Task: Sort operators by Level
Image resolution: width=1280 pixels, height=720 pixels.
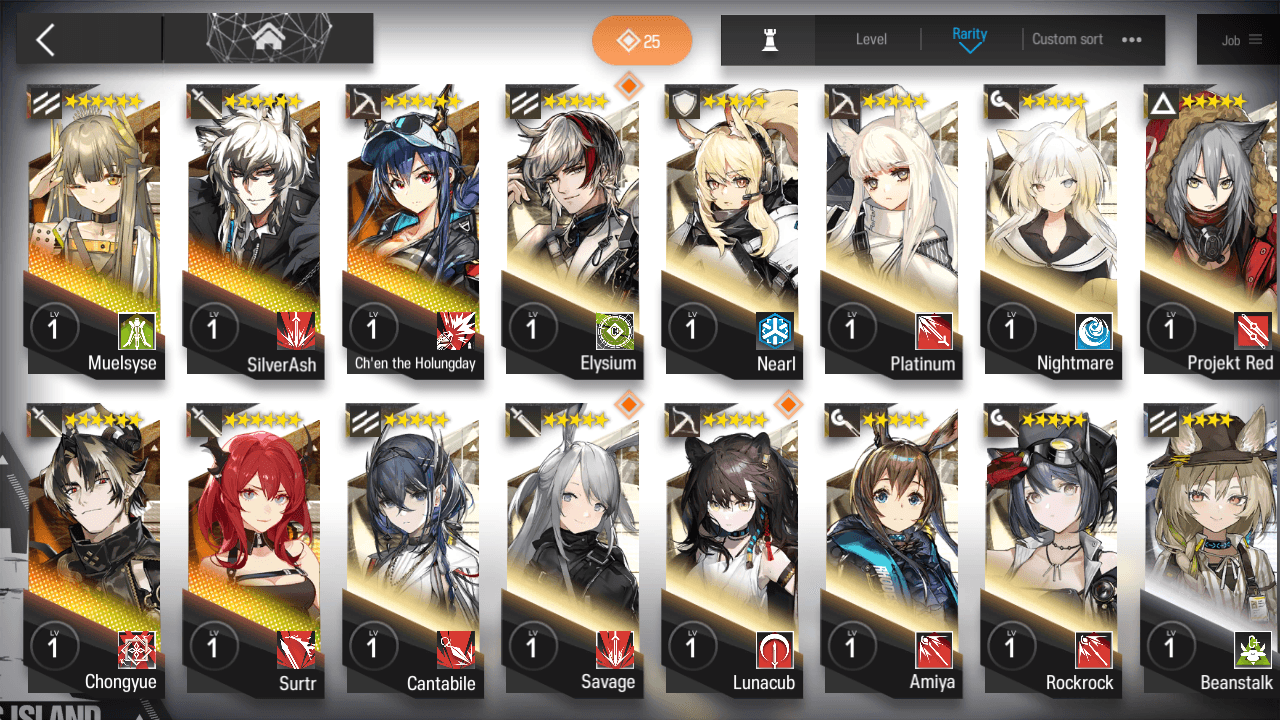Action: click(871, 40)
